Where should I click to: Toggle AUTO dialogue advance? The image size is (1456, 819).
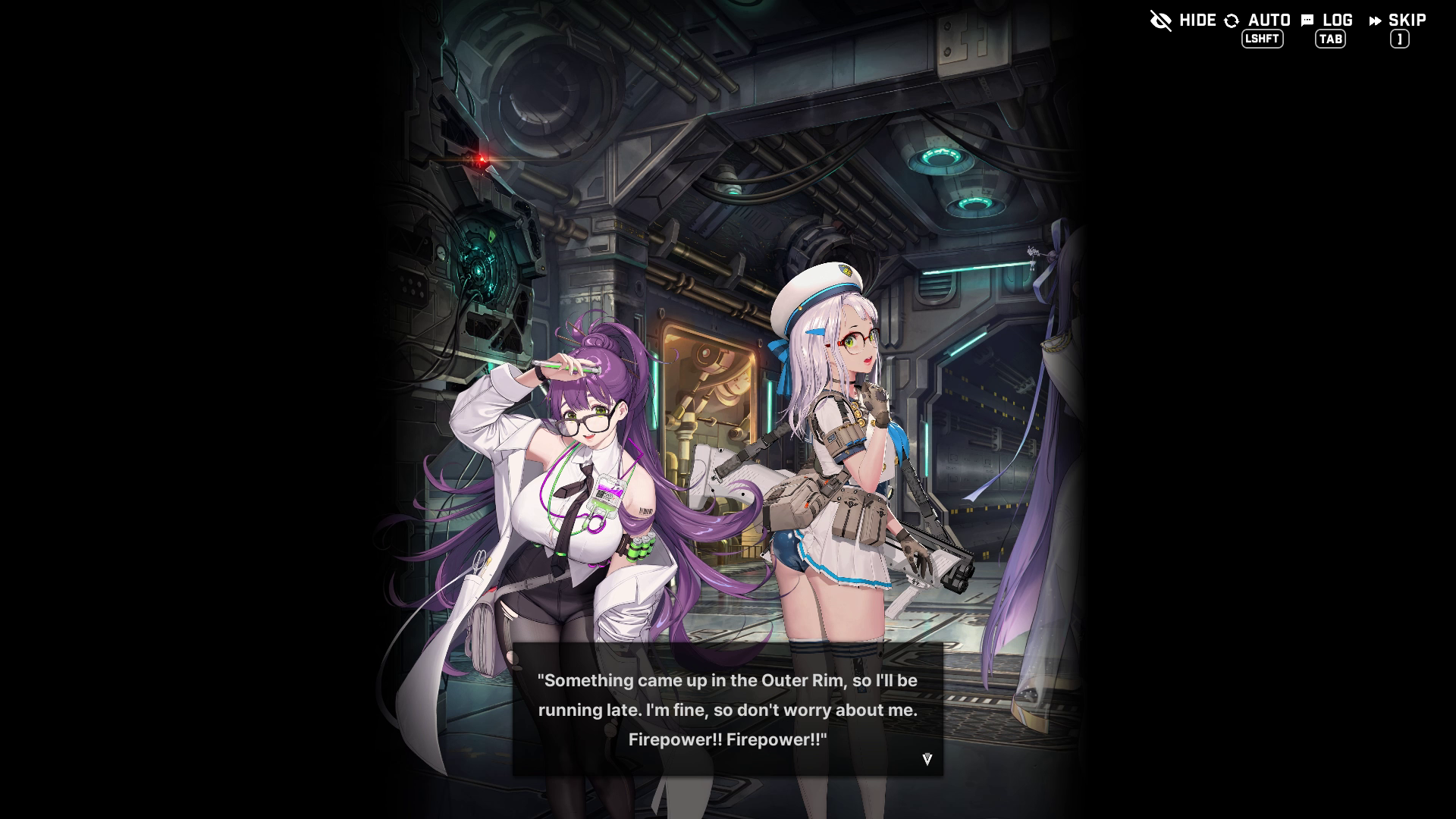tap(1257, 21)
